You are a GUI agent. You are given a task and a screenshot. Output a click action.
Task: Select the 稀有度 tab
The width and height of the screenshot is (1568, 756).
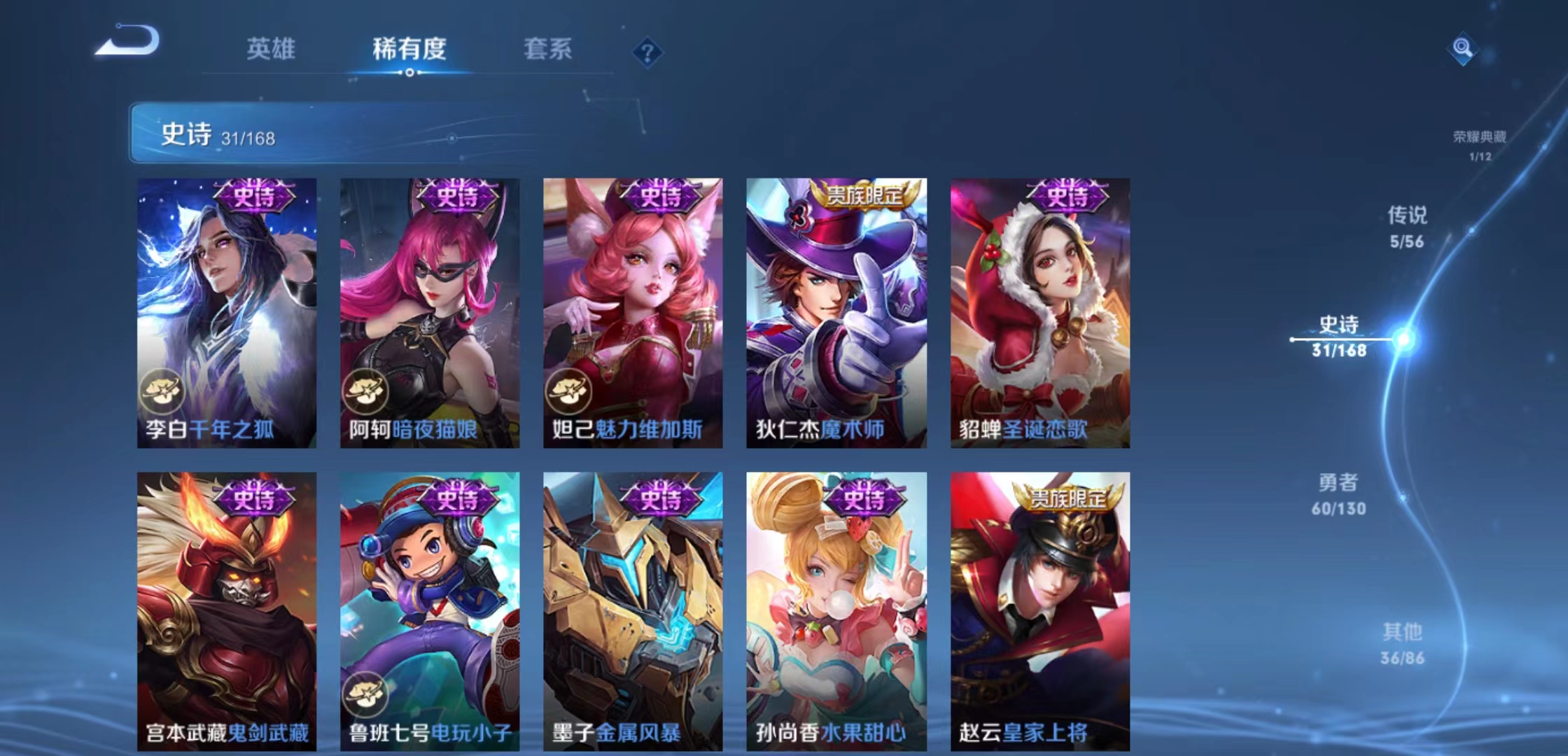pos(409,49)
